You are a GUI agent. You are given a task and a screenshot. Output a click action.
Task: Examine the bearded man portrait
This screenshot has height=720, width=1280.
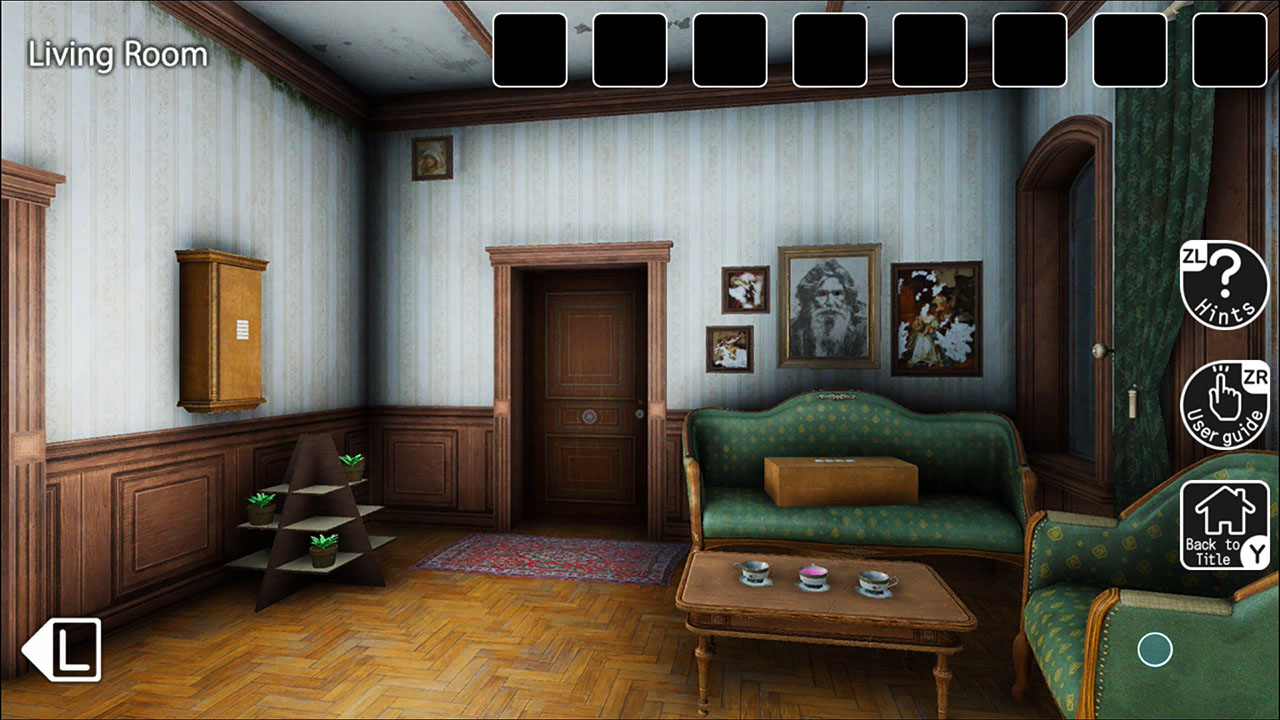828,305
